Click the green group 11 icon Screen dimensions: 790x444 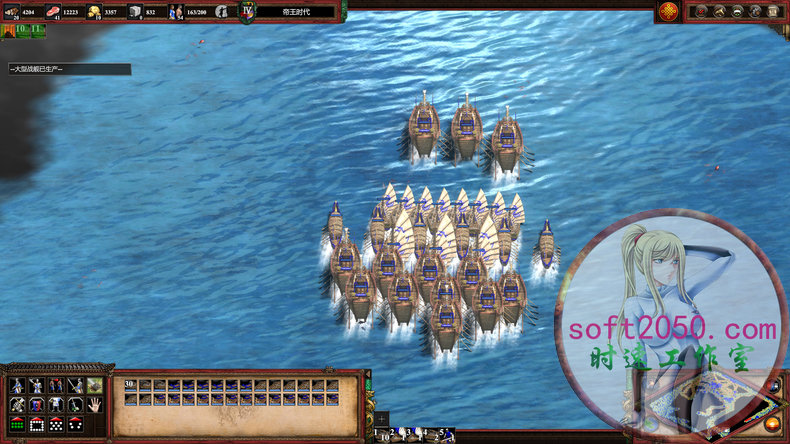[37, 30]
